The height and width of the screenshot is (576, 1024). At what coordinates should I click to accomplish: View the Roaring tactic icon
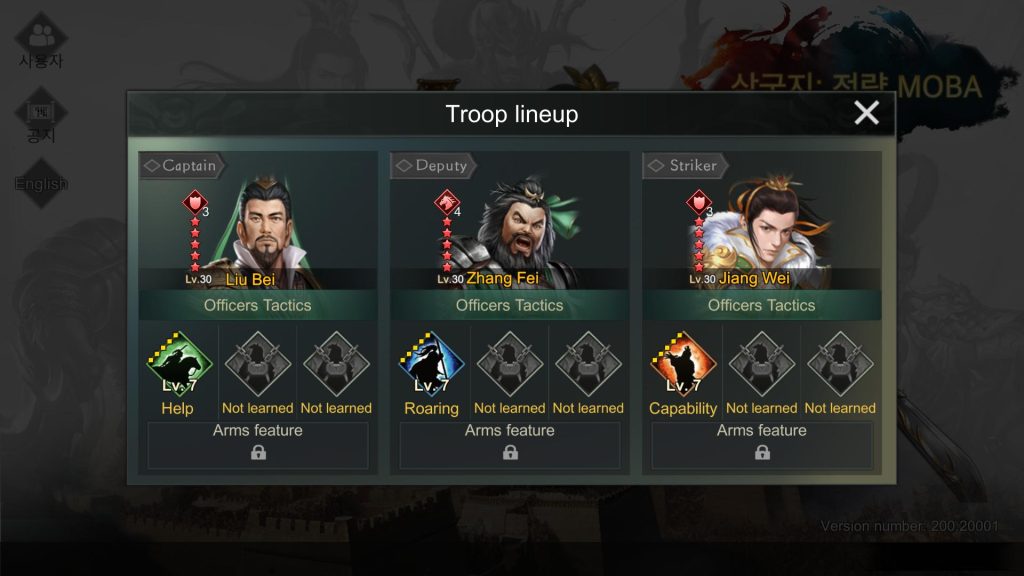(x=431, y=362)
